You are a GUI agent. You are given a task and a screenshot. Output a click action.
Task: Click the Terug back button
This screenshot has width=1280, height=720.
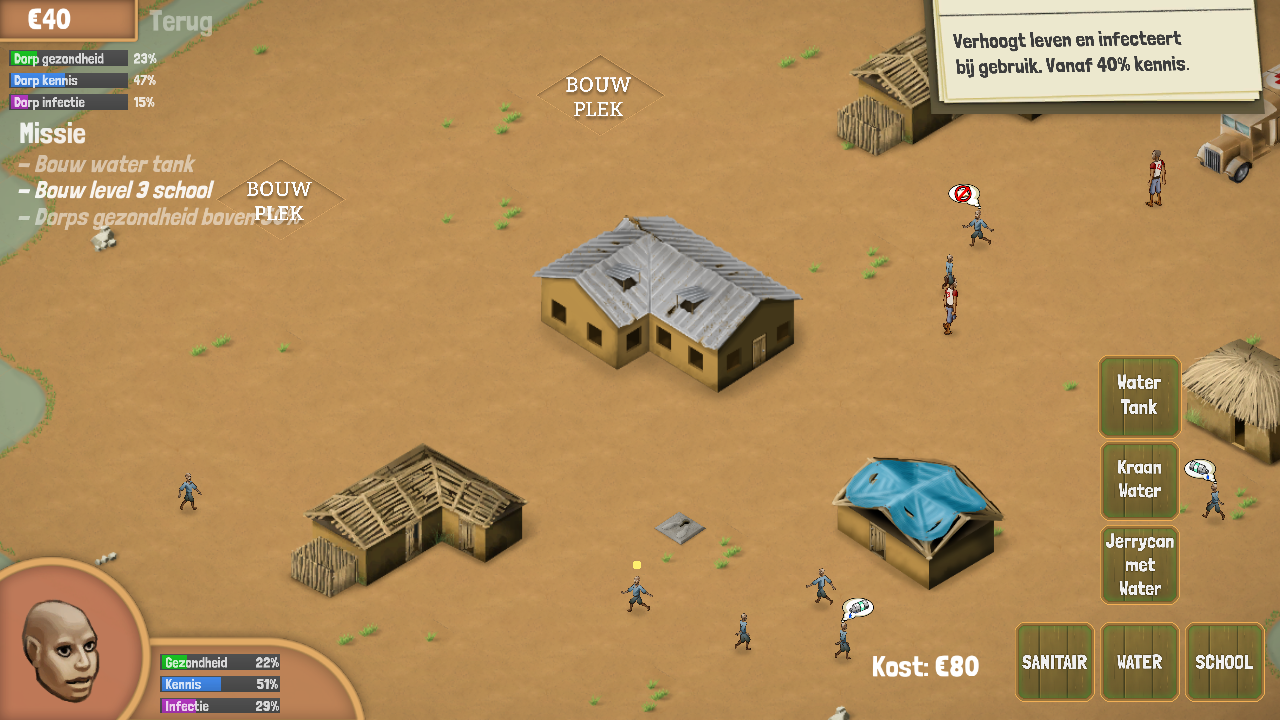click(181, 22)
